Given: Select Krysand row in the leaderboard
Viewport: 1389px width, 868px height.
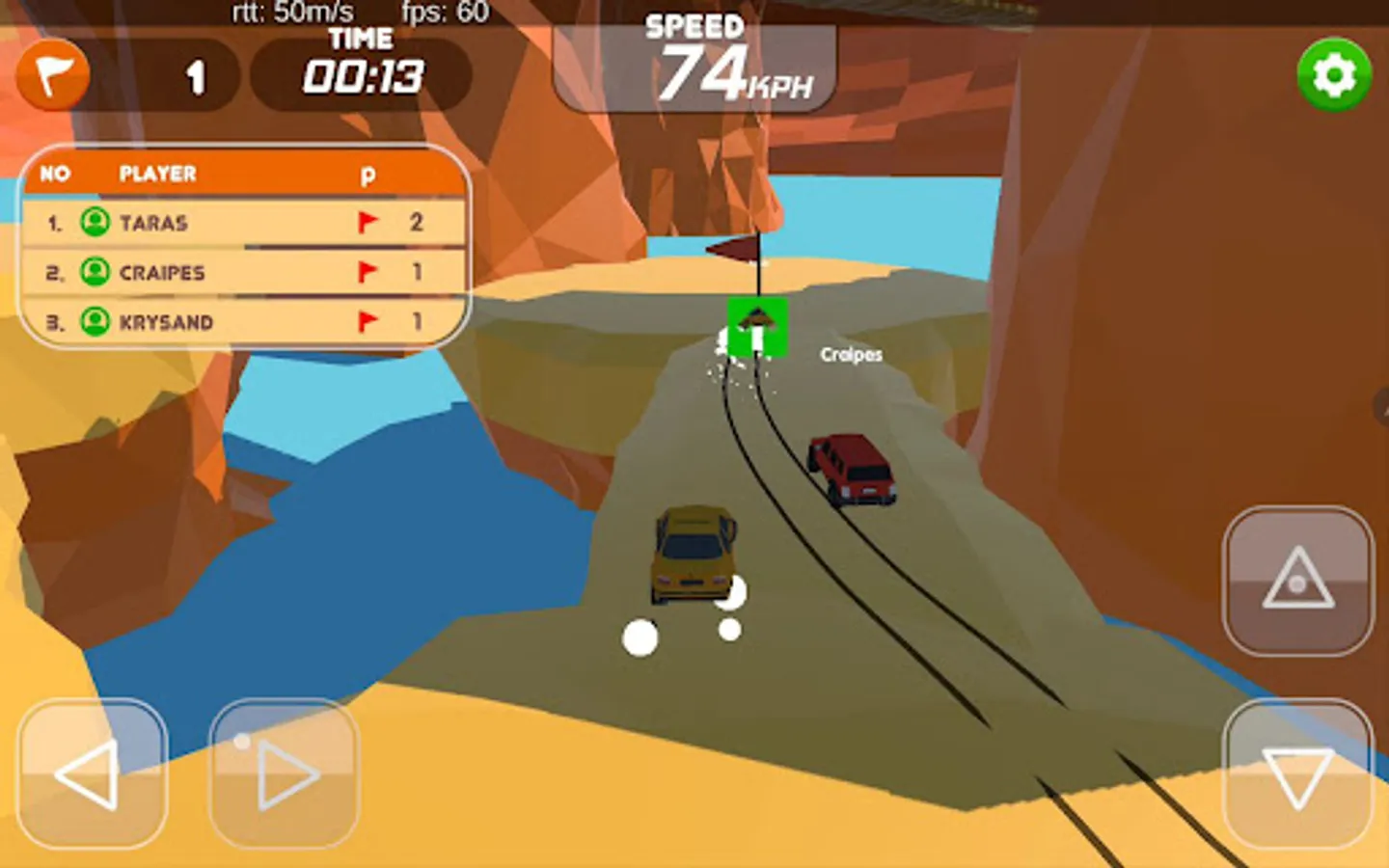Looking at the screenshot, I should (243, 321).
